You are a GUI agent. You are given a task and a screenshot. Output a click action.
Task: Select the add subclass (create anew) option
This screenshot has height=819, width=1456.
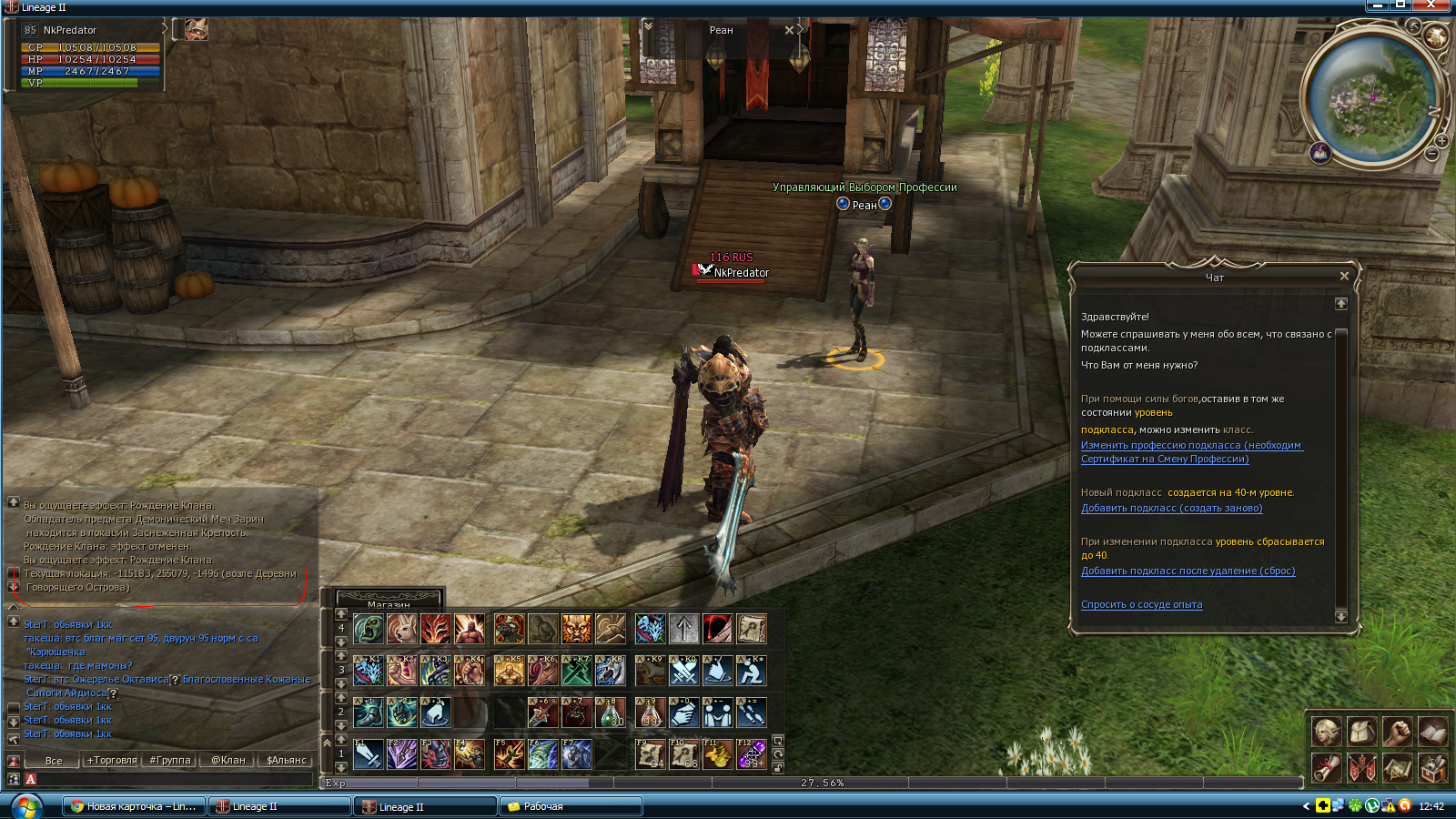1171,509
